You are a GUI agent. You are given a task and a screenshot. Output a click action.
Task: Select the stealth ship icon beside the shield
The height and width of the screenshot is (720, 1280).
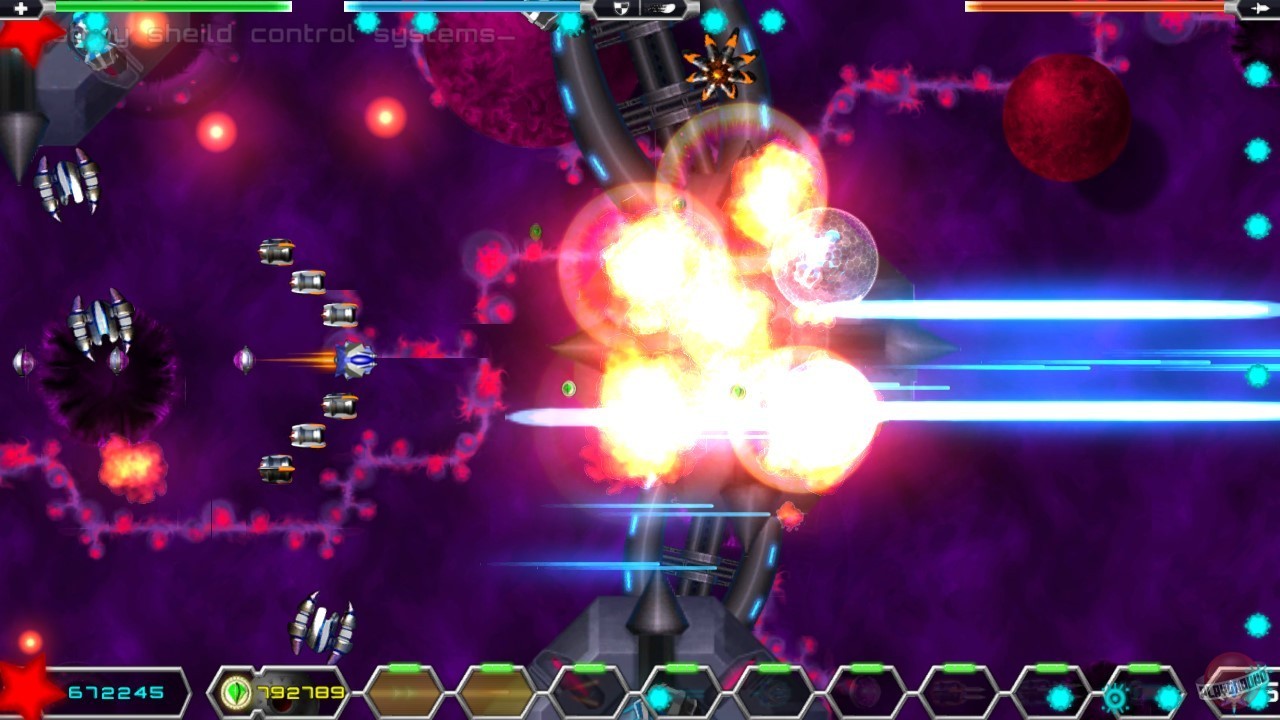(x=660, y=8)
